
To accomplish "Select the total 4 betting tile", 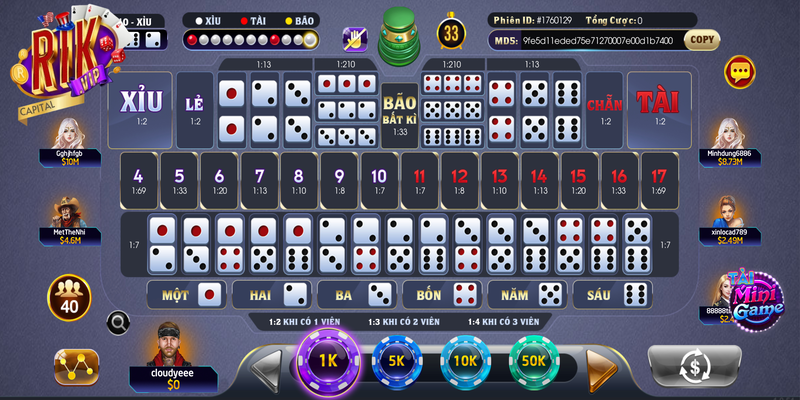I will (x=138, y=176).
